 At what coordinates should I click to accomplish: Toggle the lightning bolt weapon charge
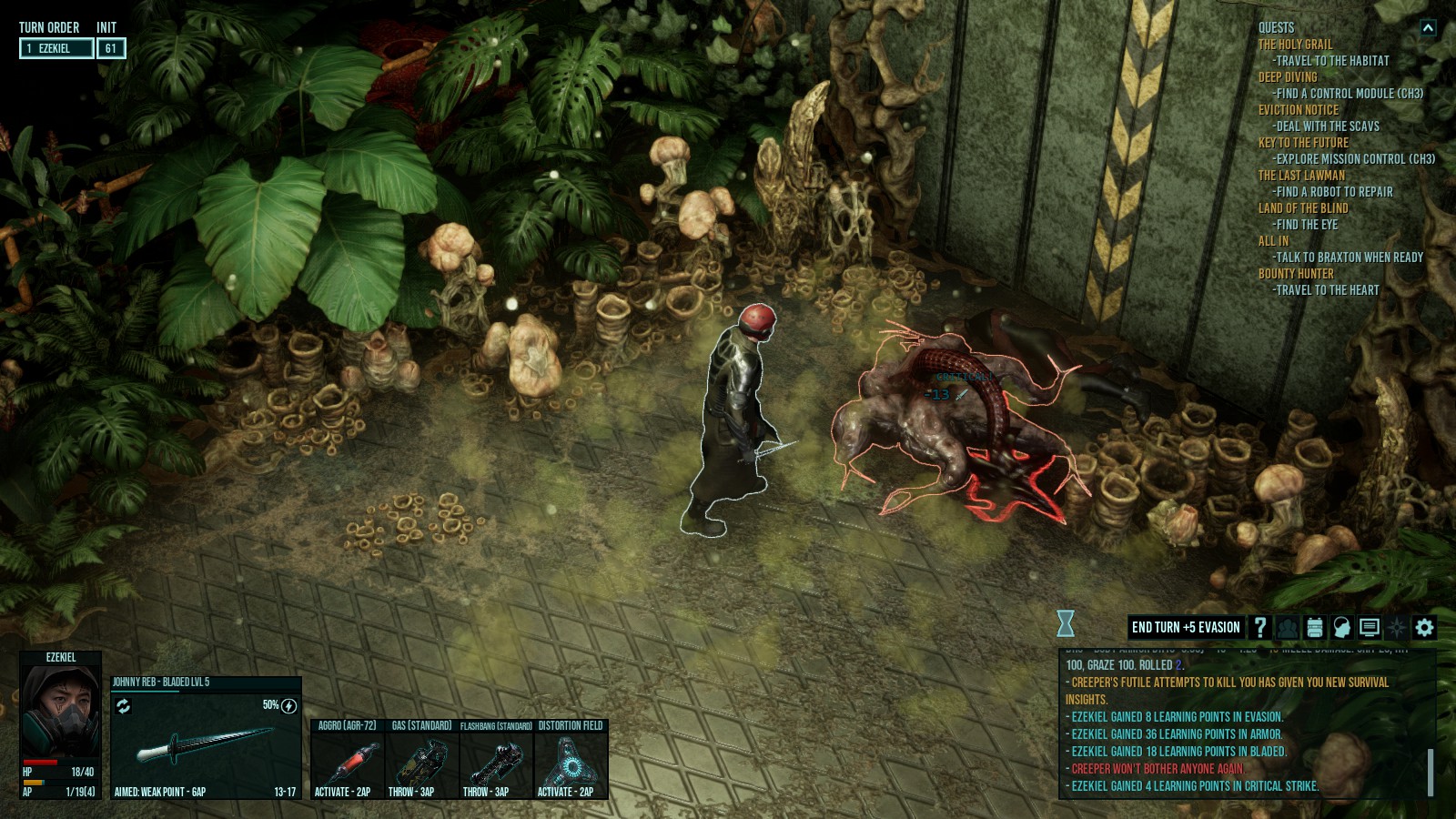(x=289, y=706)
